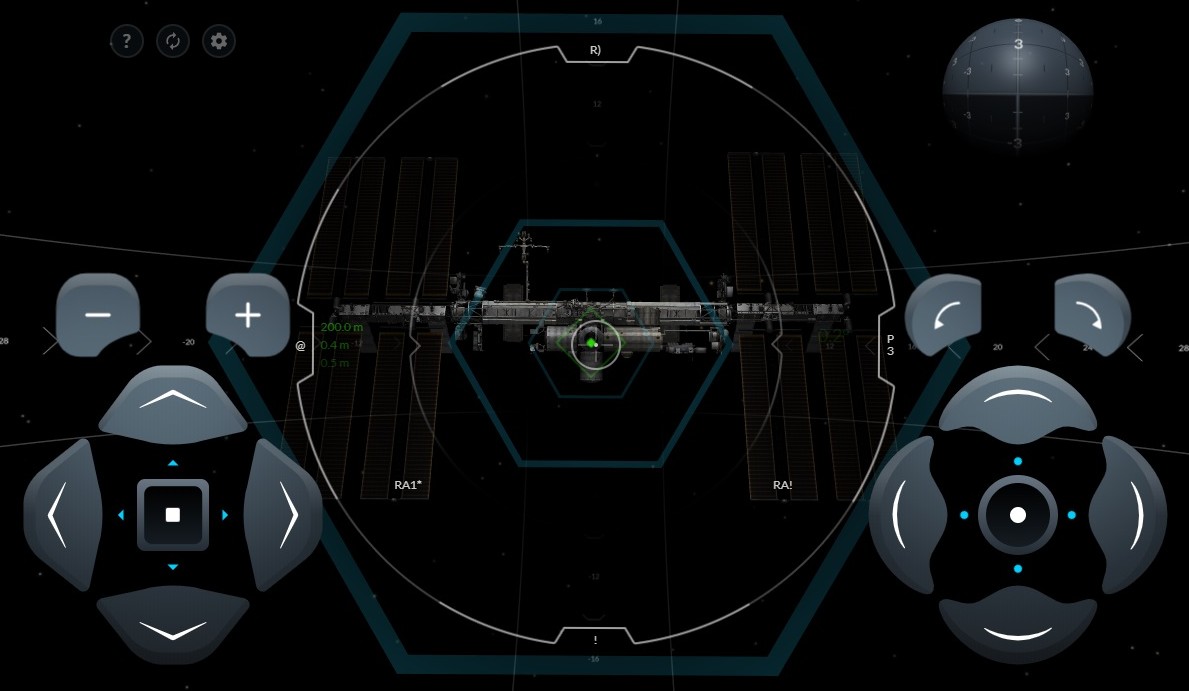
Task: Translate up with the left pad's up arrow
Action: tap(173, 401)
